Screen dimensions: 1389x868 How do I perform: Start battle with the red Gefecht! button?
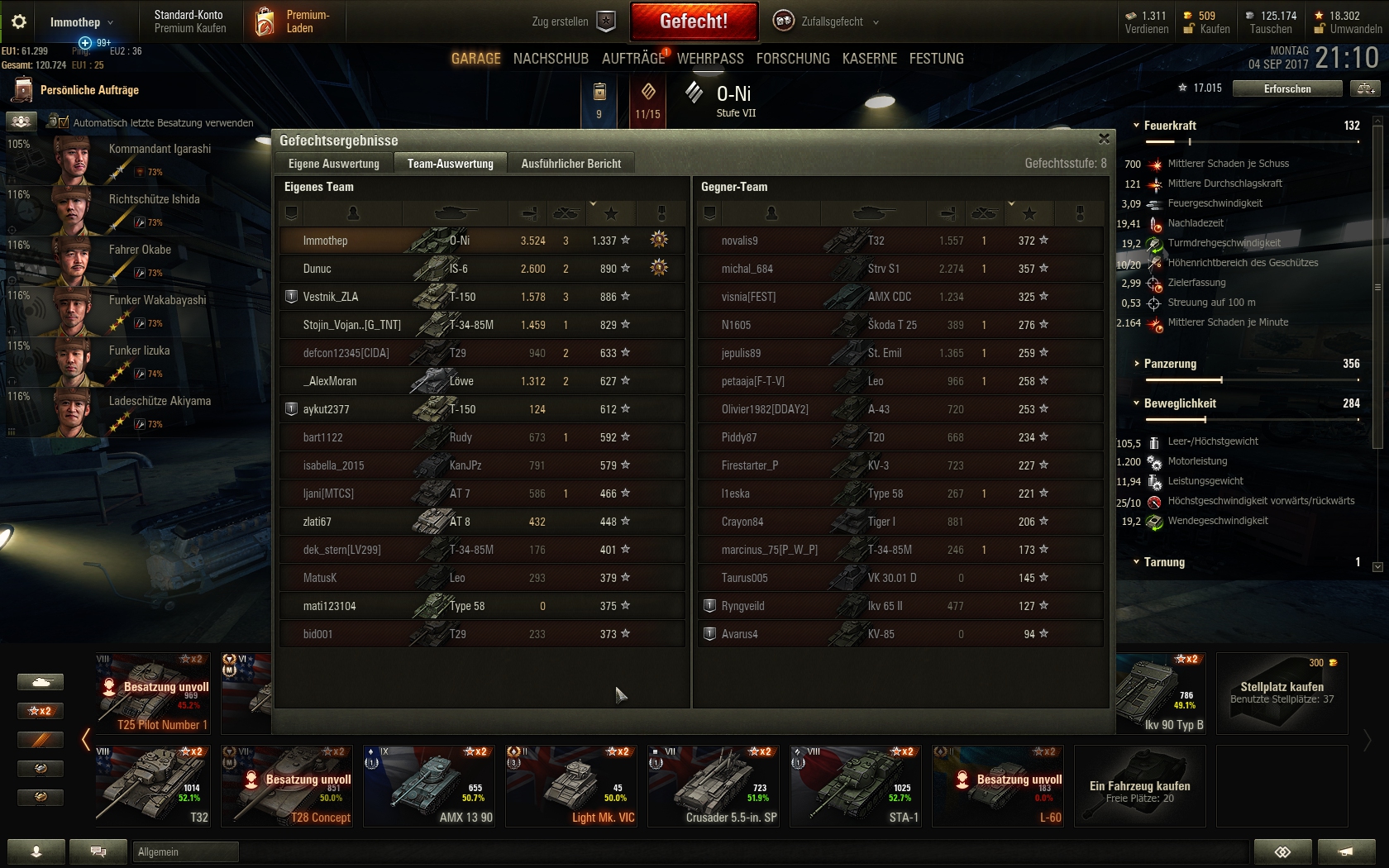[x=694, y=21]
